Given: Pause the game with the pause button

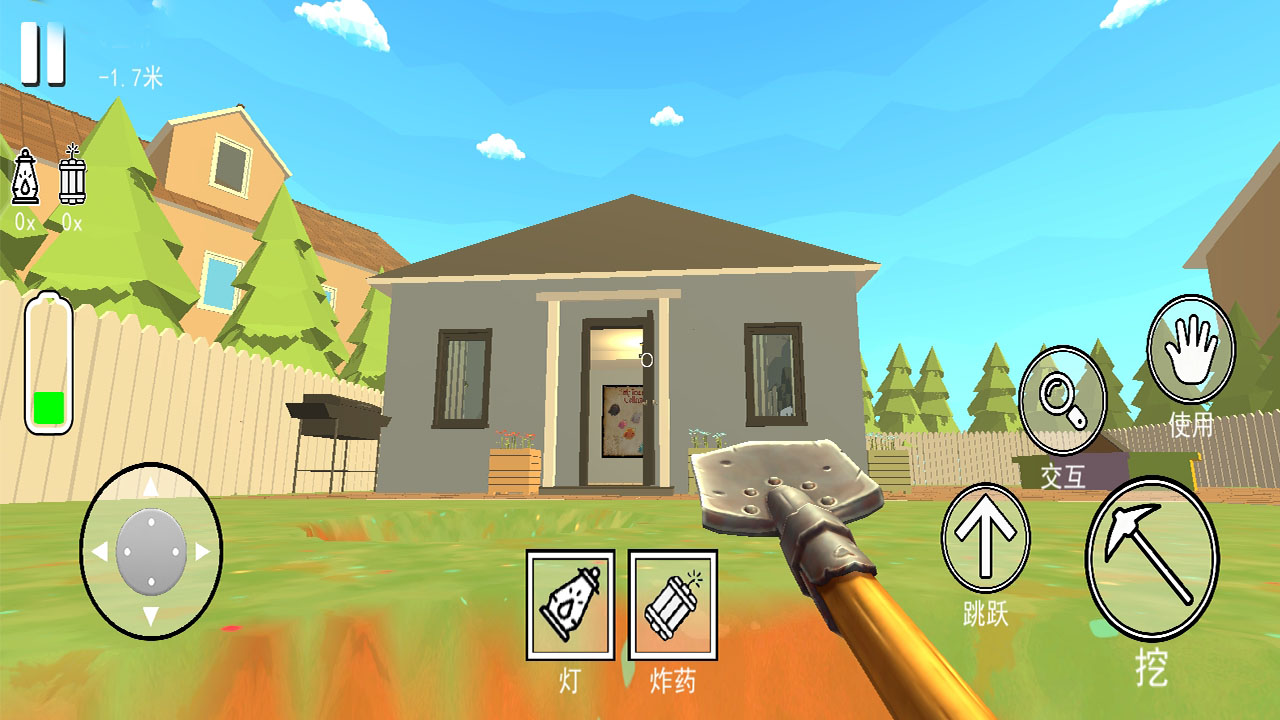Looking at the screenshot, I should (43, 54).
